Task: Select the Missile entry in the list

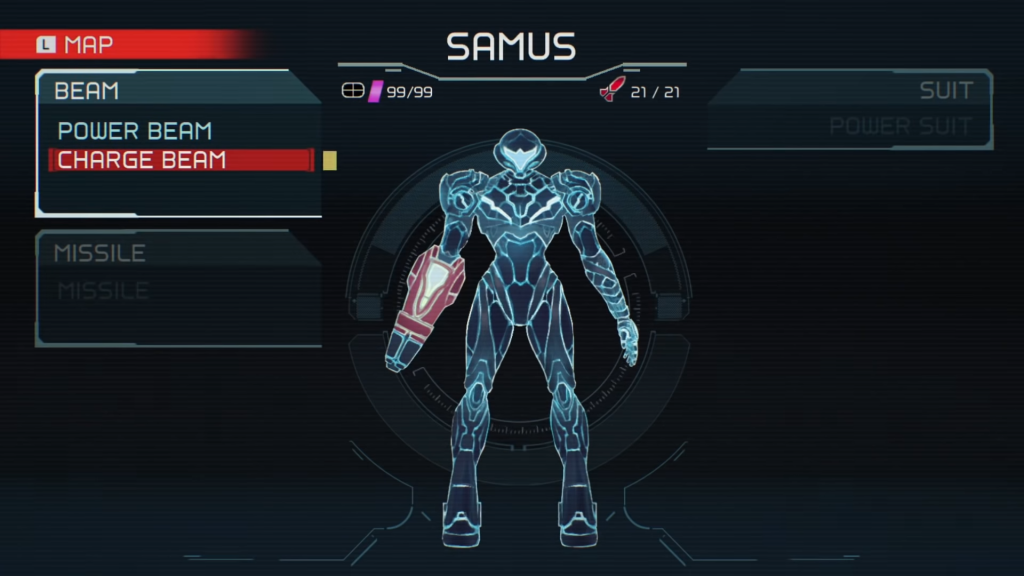Action: (x=103, y=291)
